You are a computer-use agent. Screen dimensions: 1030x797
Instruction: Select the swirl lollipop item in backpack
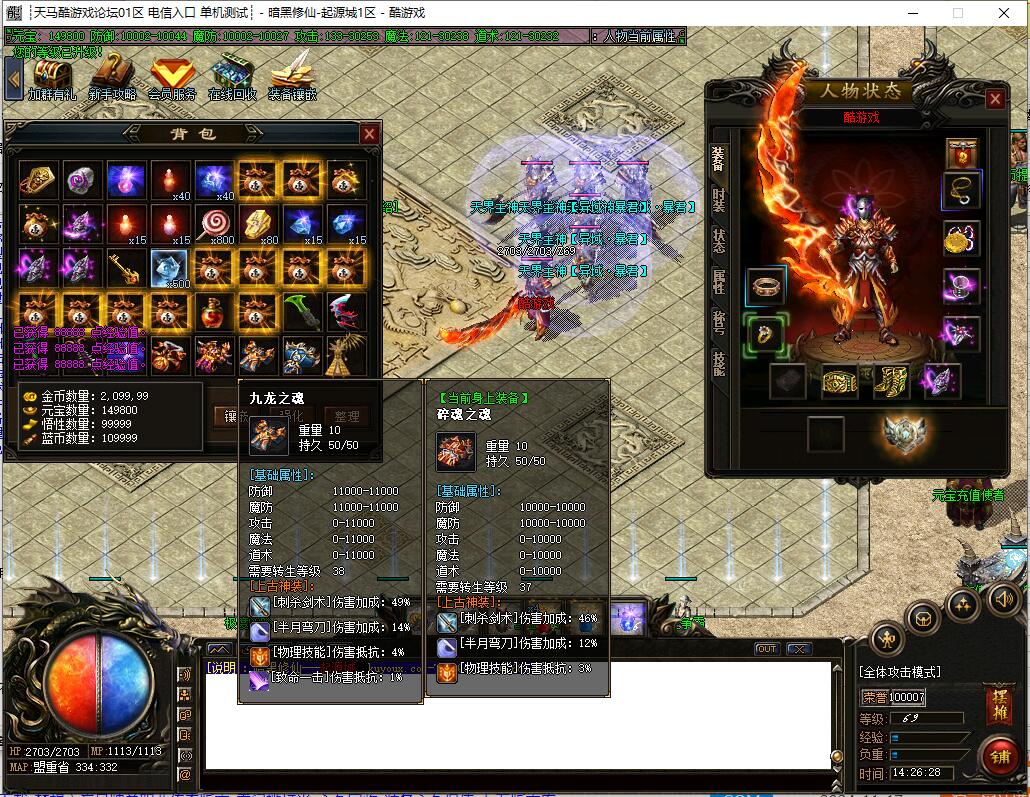pyautogui.click(x=213, y=223)
